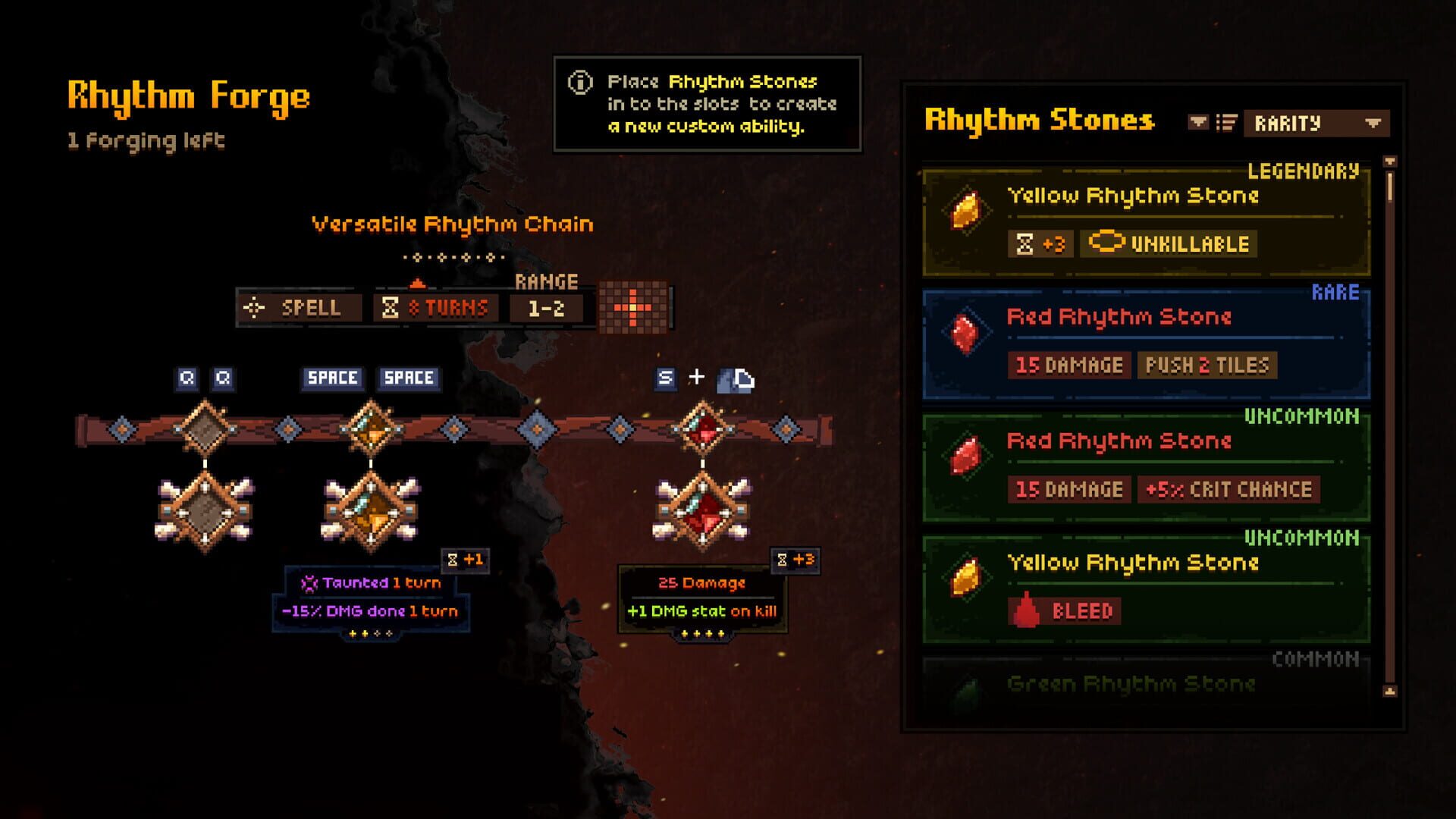Select the legendary Yellow Rhythm Stone gem icon

(963, 209)
